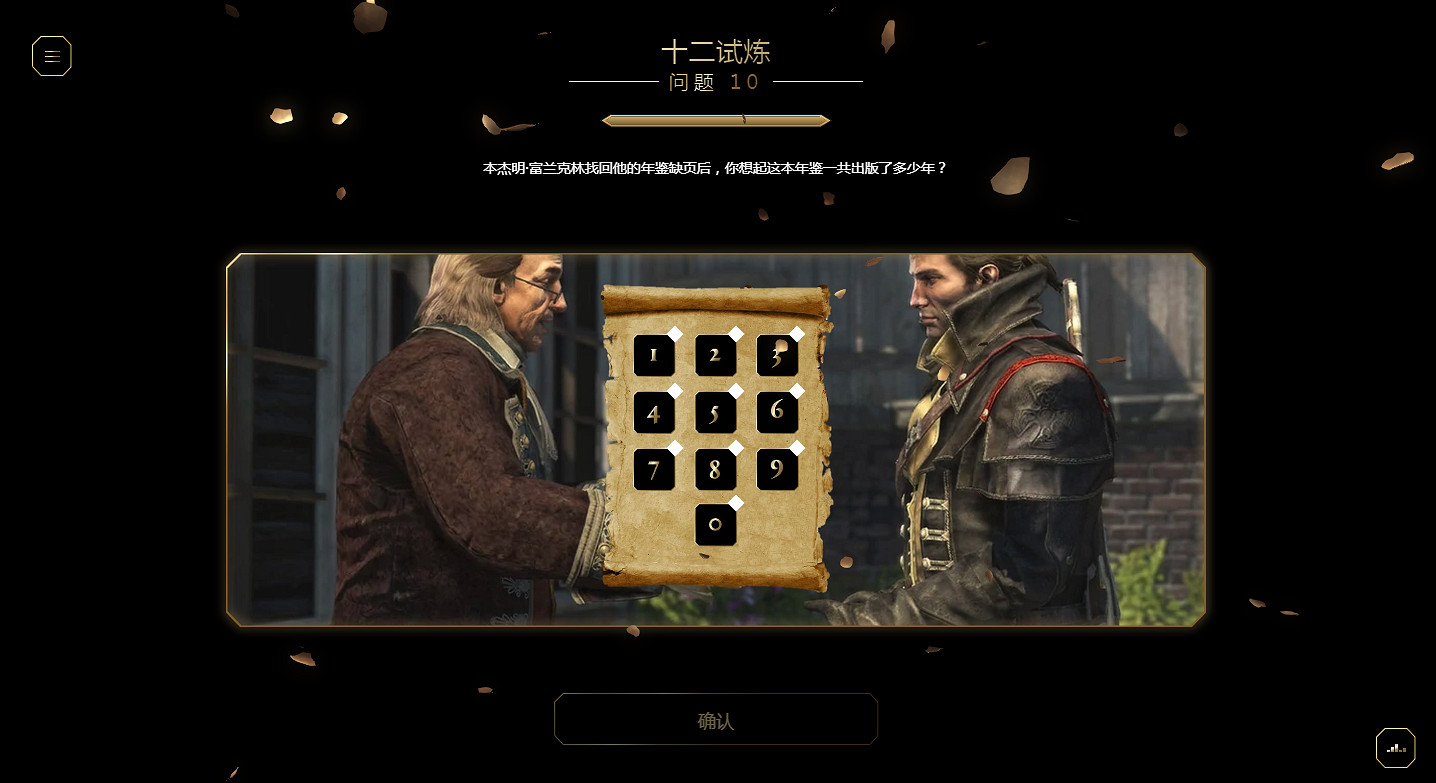Click the diamond marker above key 2

tap(737, 334)
